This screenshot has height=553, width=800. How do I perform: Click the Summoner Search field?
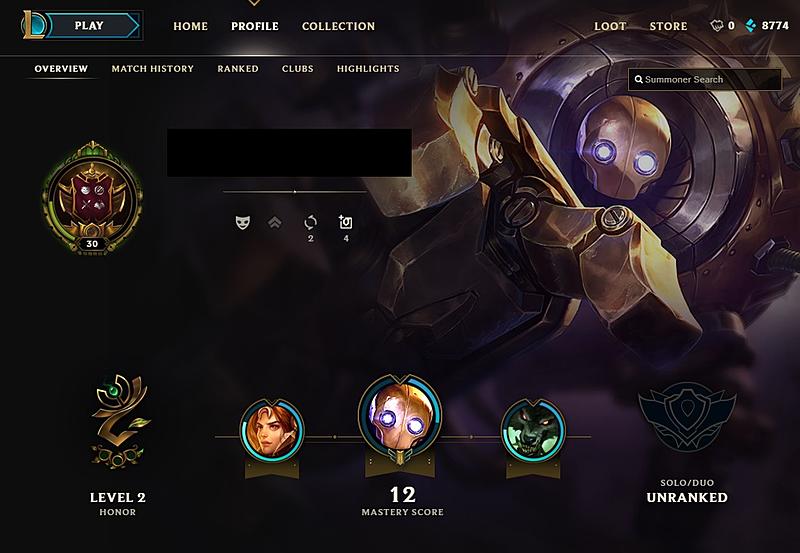(705, 79)
